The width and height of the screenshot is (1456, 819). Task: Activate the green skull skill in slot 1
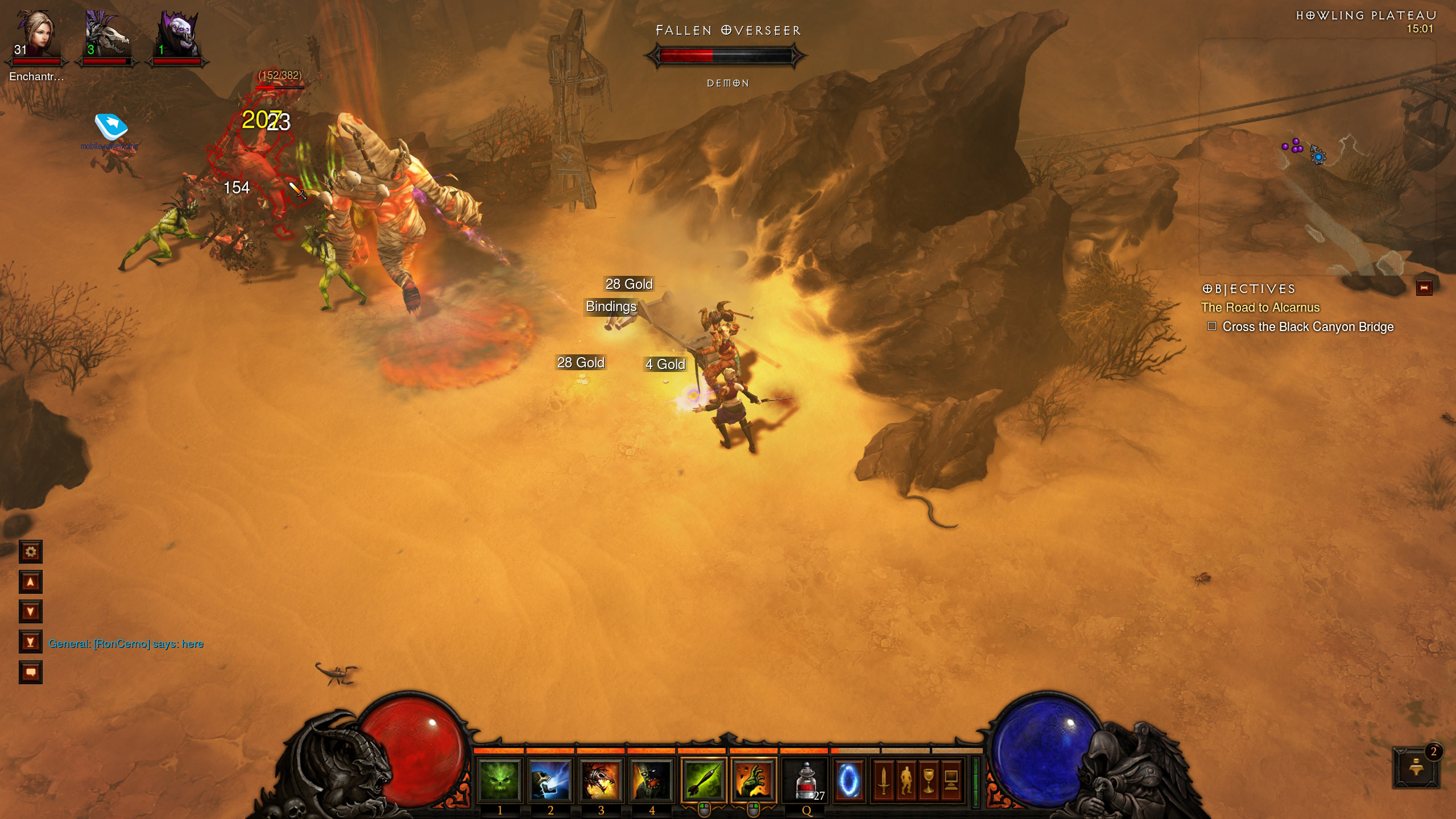[499, 780]
